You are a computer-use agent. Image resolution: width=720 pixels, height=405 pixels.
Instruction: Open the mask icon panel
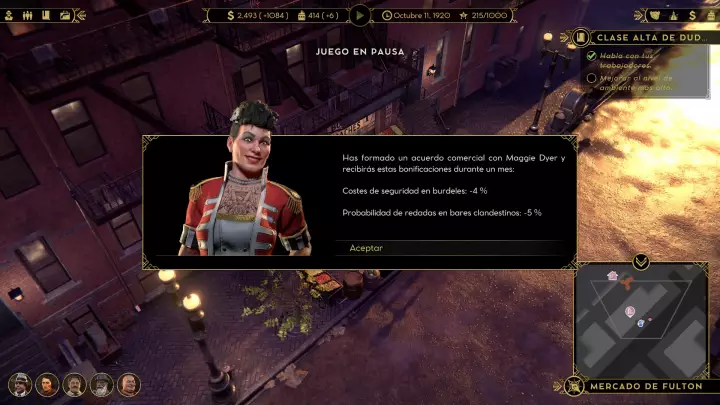[x=655, y=15]
